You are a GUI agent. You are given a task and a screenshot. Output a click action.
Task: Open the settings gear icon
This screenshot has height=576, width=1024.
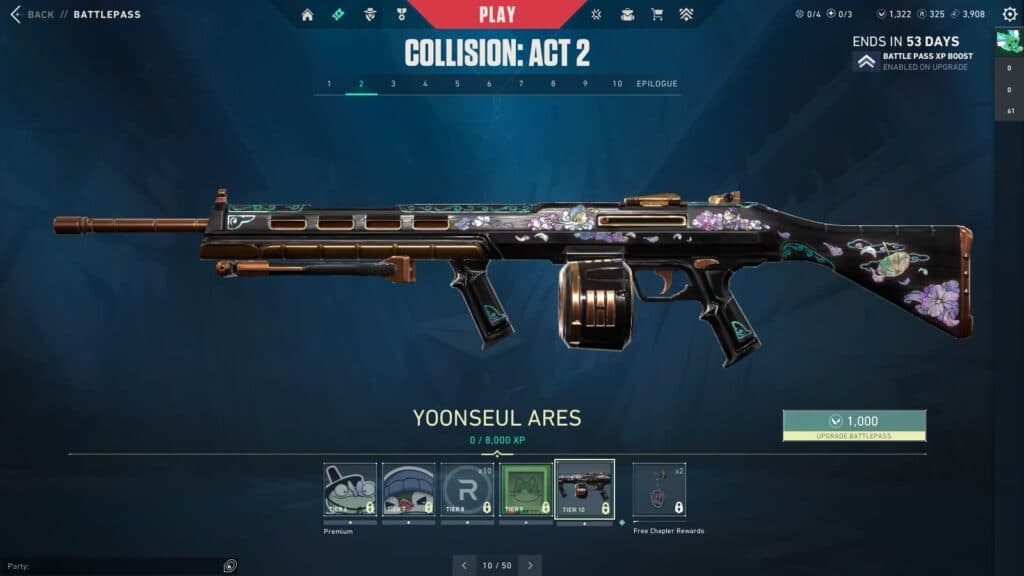[x=1010, y=15]
